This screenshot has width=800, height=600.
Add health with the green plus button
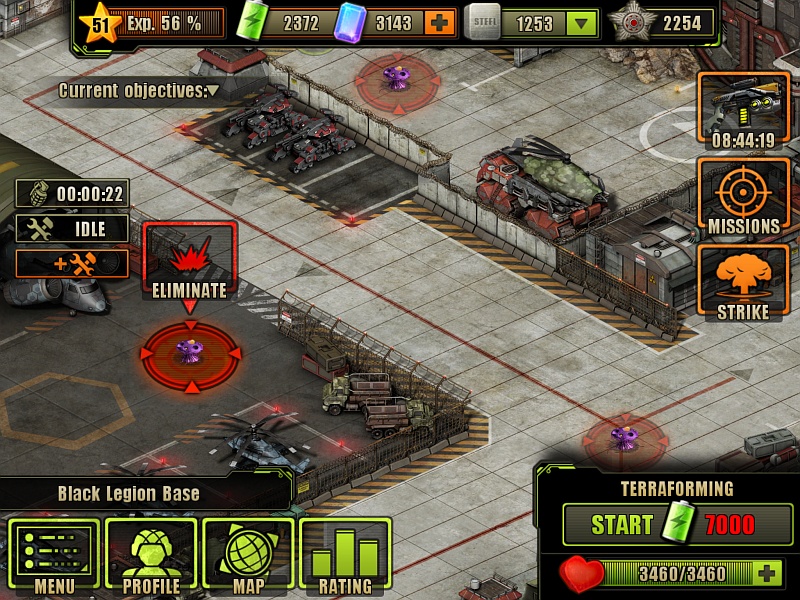coord(767,573)
